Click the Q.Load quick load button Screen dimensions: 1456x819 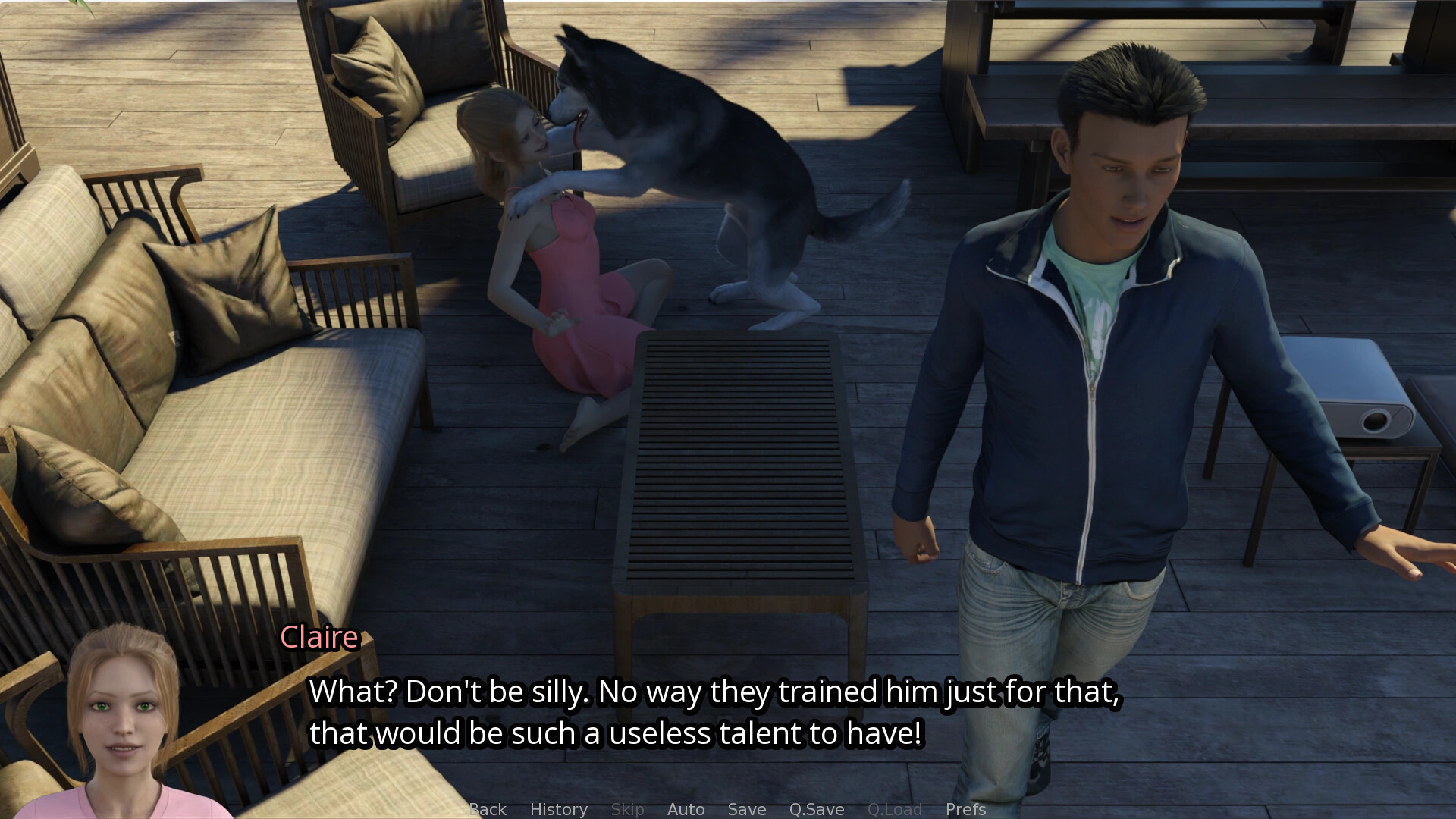895,809
